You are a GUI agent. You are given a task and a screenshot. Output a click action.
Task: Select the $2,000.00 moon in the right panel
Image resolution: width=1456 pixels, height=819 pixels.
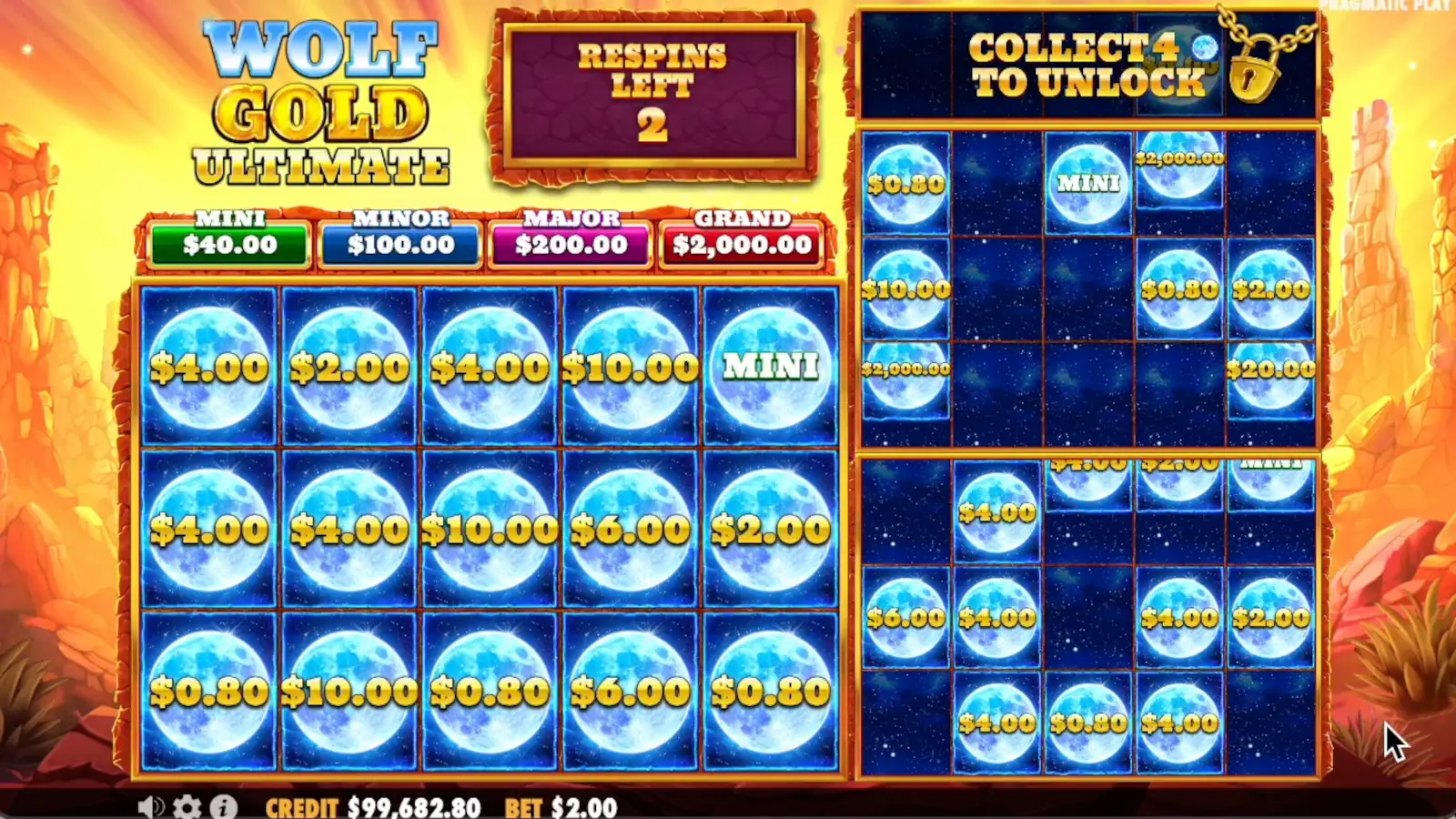1179,164
